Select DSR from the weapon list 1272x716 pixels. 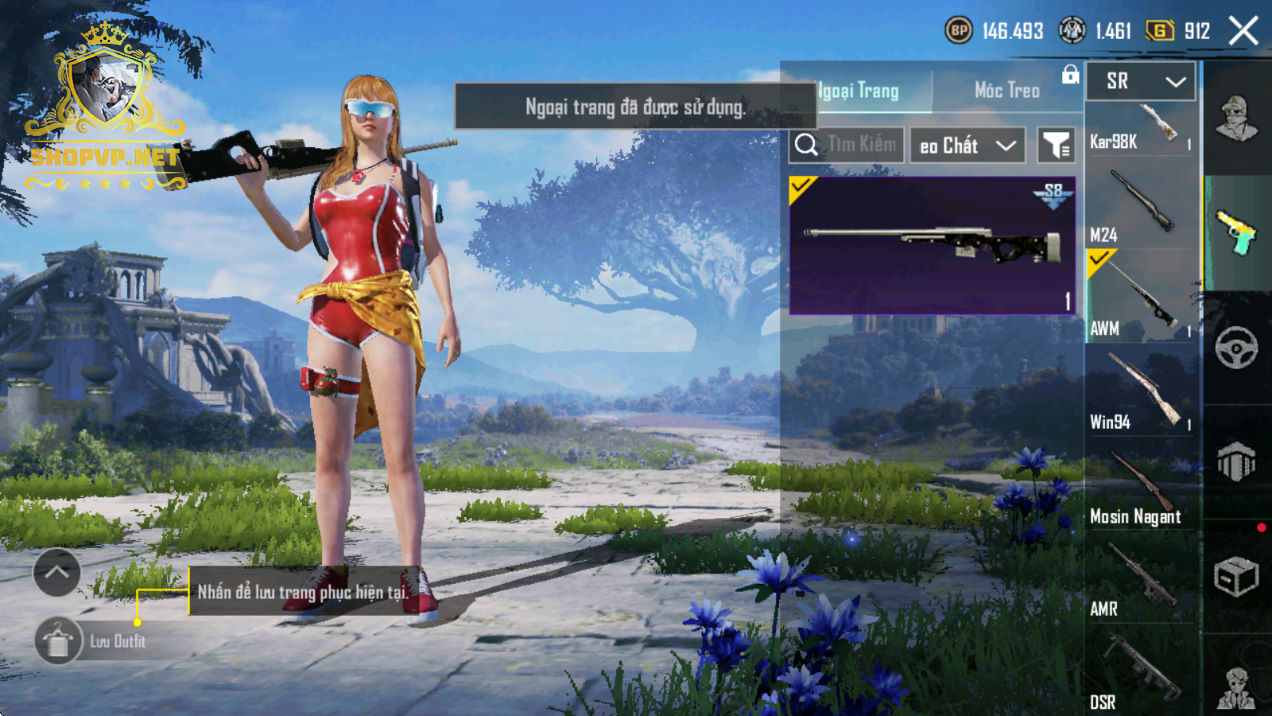pyautogui.click(x=1140, y=670)
